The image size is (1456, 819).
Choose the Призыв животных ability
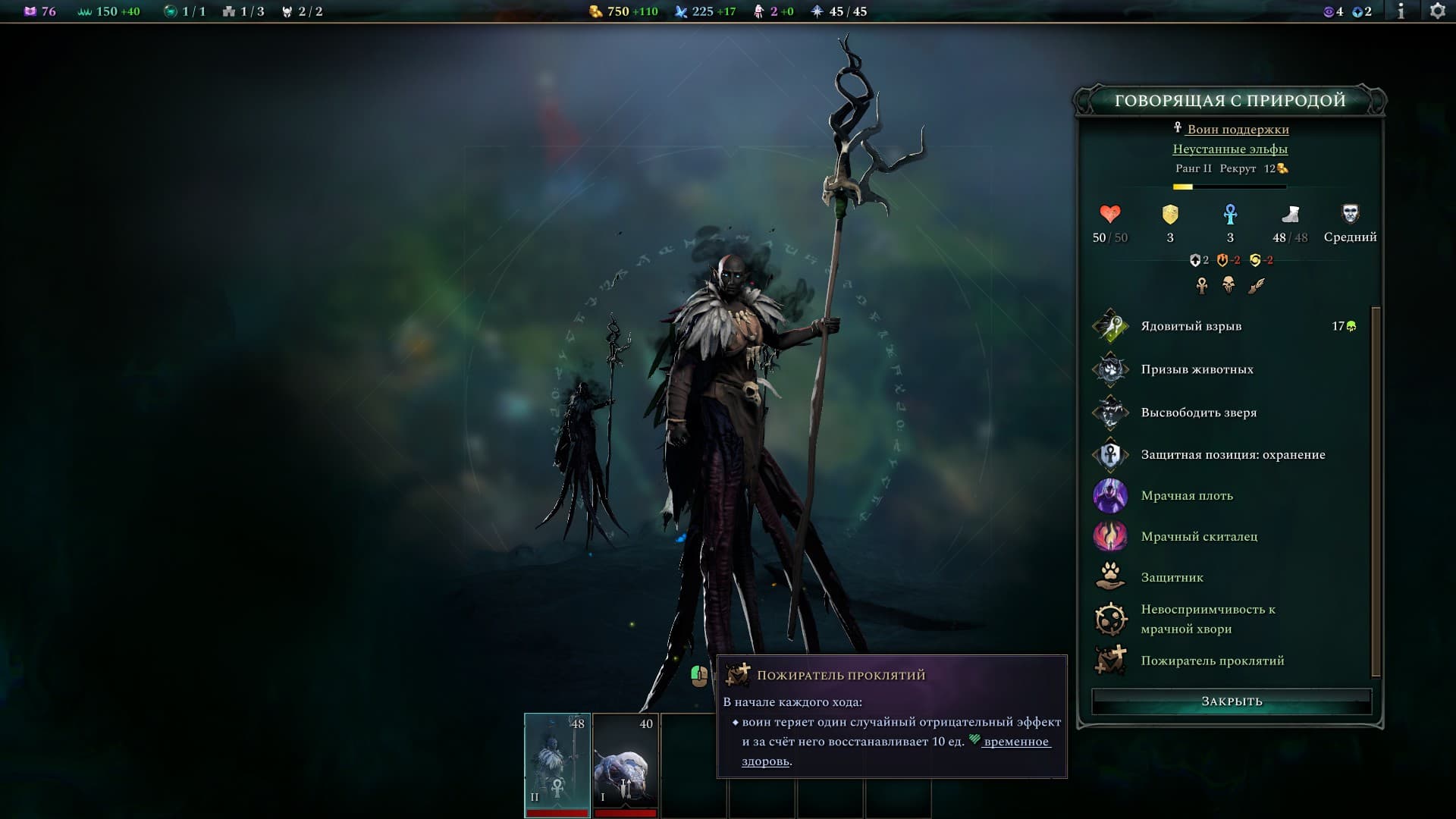point(1197,369)
